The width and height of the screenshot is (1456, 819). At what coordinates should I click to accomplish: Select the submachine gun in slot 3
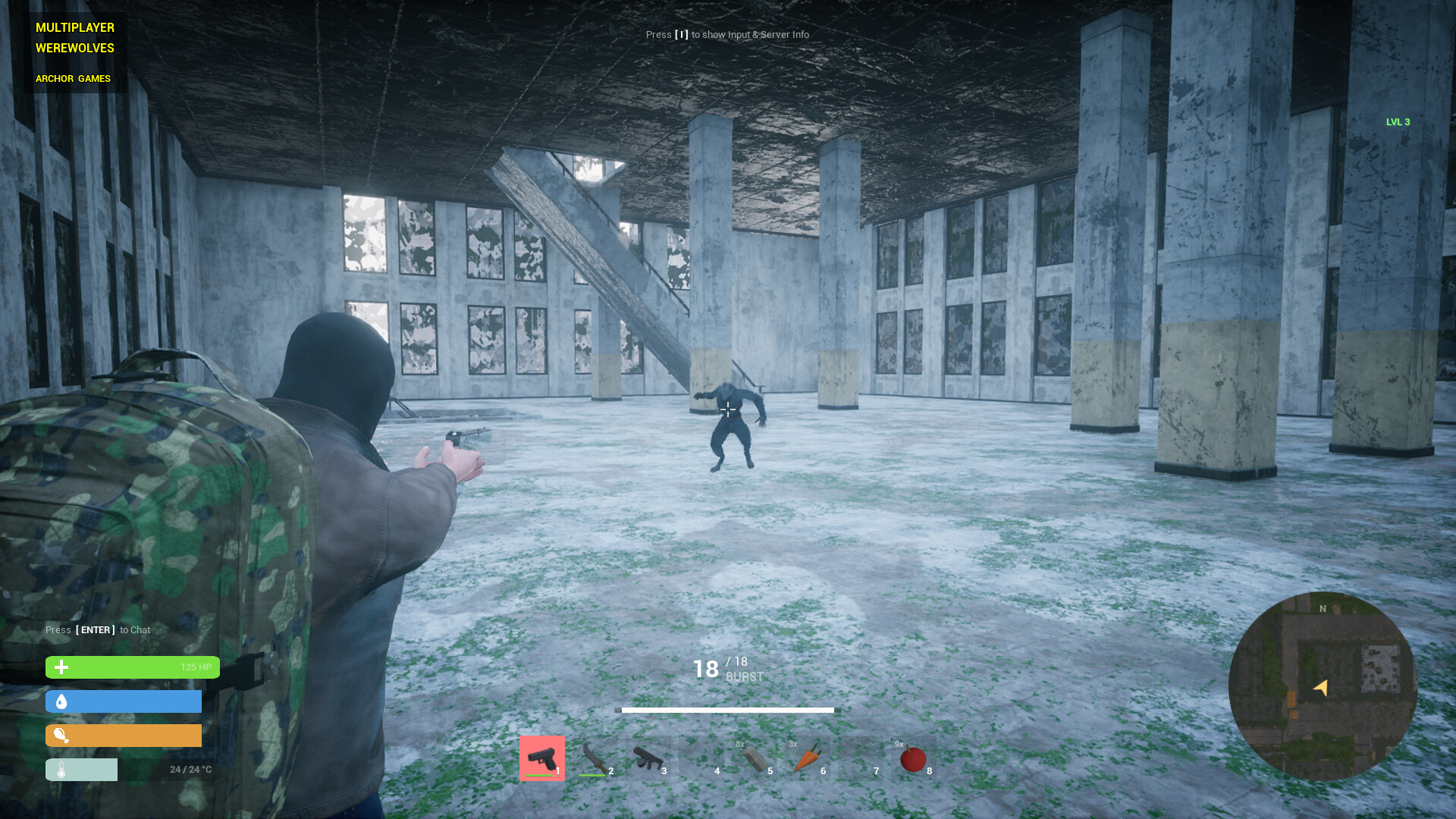[648, 758]
